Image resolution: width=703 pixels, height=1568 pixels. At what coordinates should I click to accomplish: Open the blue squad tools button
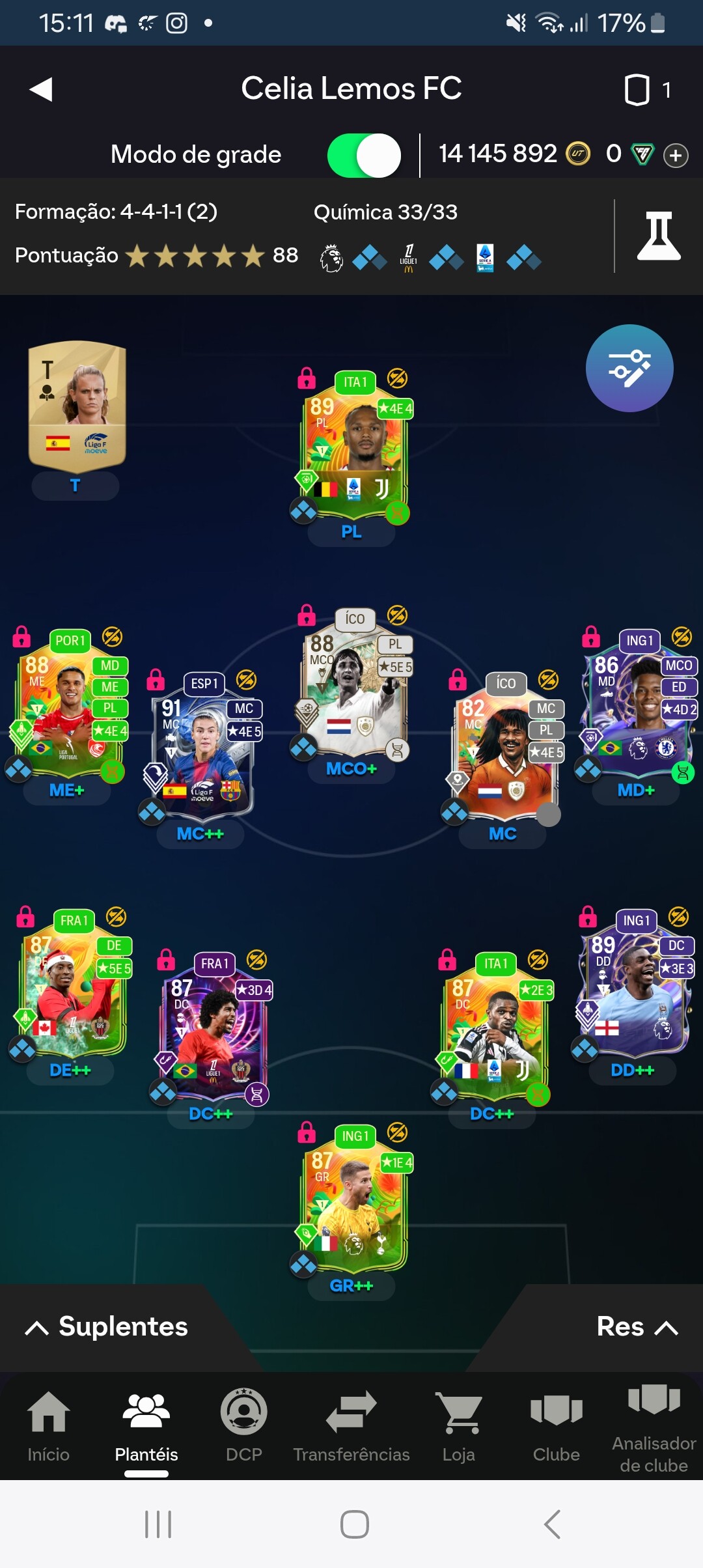(629, 368)
